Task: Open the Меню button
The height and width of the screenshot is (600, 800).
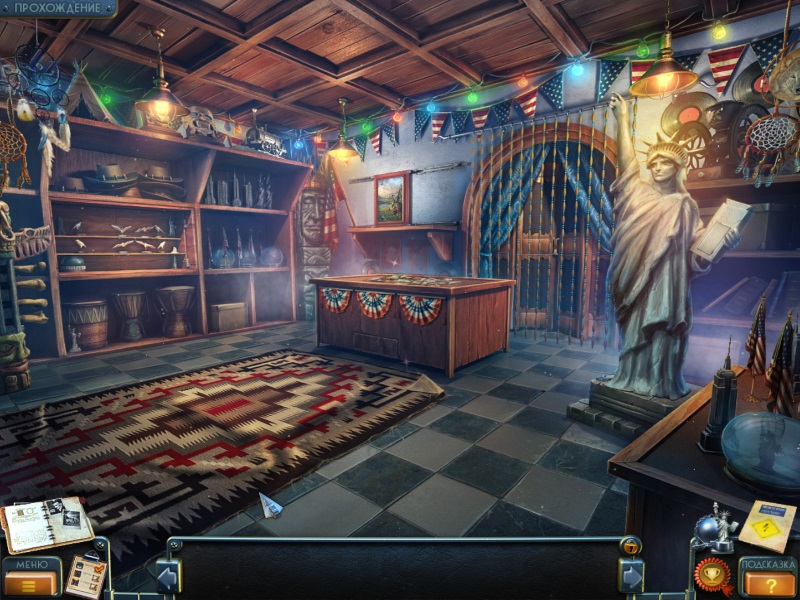Action: coord(32,577)
